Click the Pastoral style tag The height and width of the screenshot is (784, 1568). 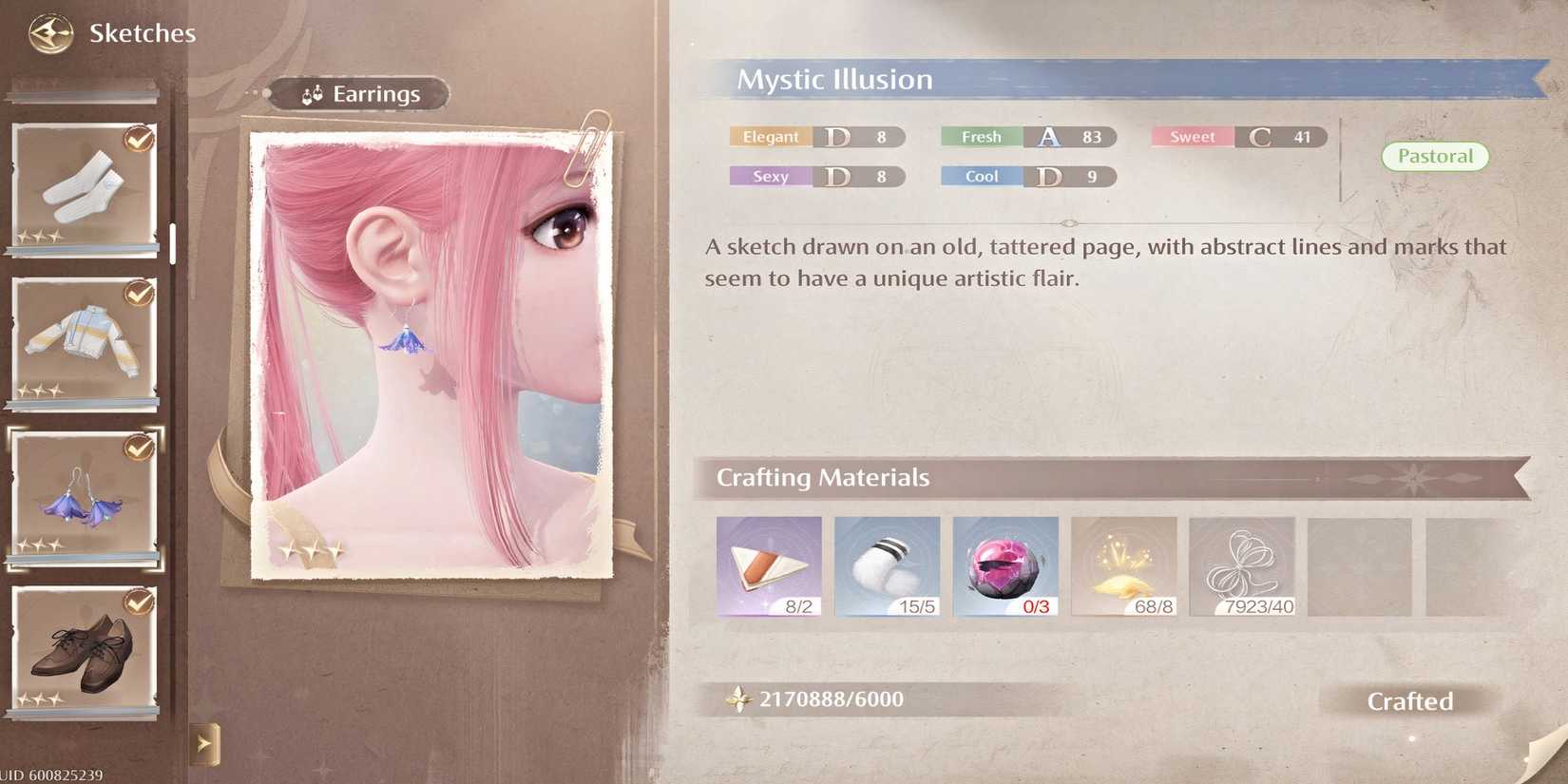1435,156
